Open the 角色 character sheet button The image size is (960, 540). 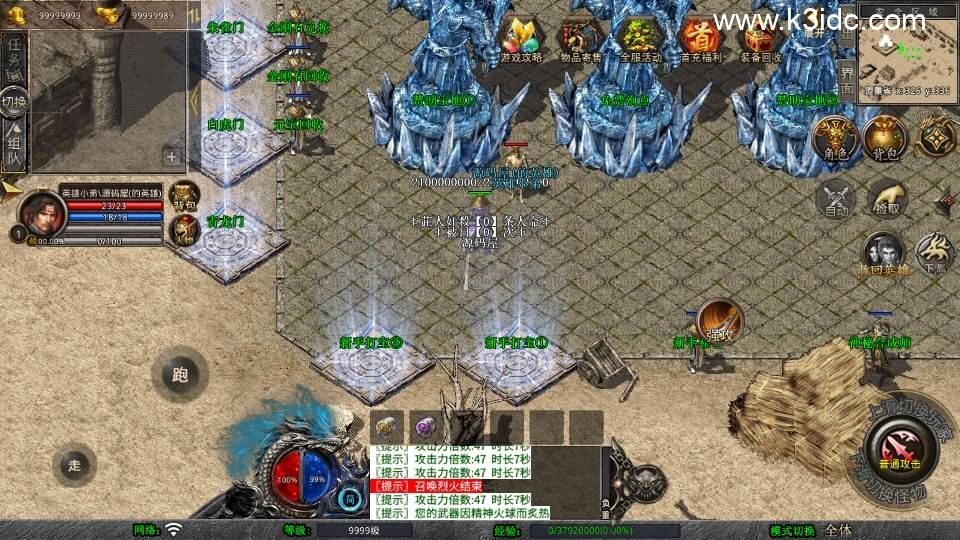tap(836, 137)
